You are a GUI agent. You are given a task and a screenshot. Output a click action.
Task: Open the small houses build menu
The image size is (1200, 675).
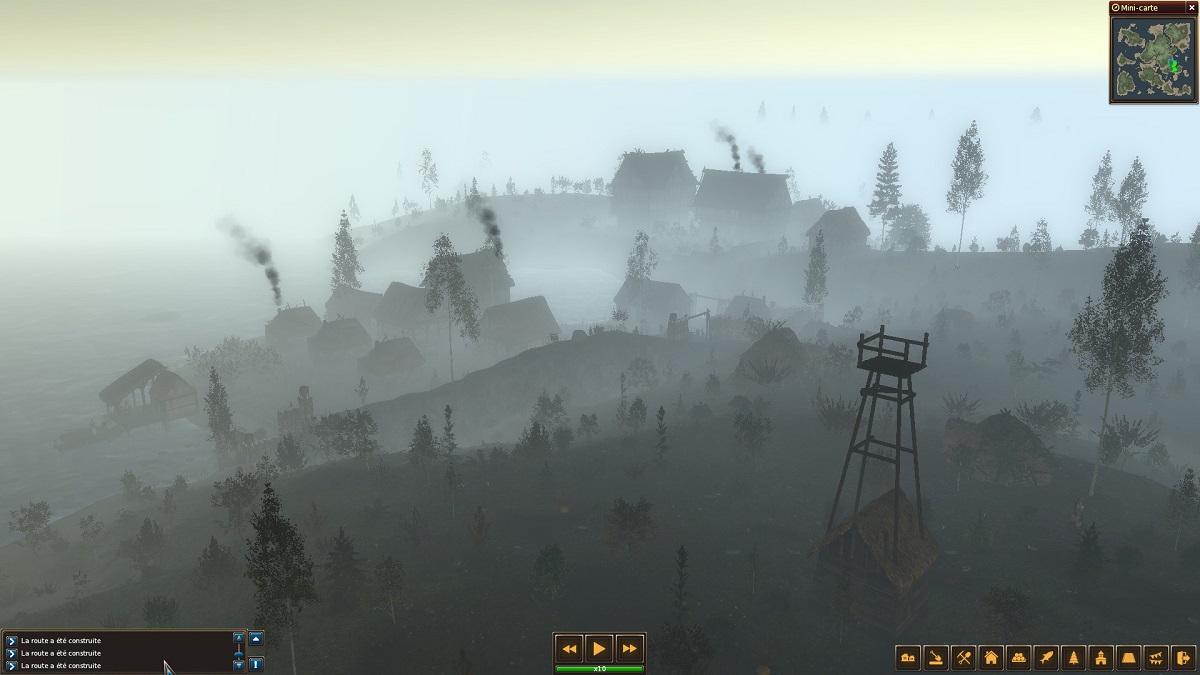click(909, 657)
